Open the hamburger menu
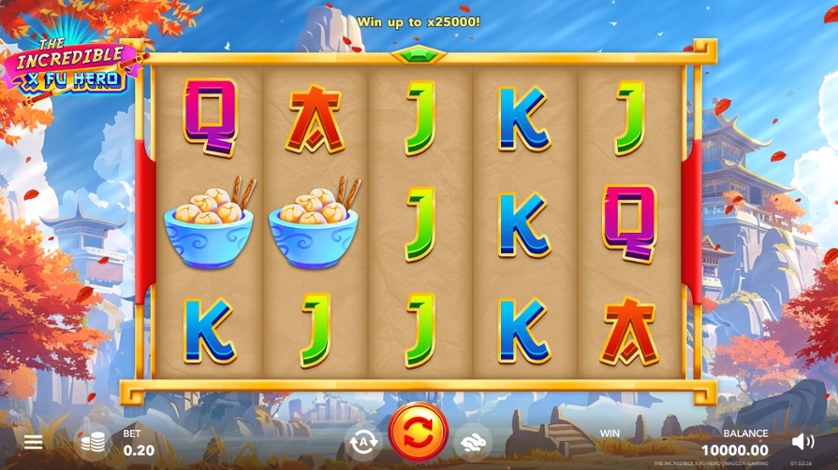The width and height of the screenshot is (838, 470). click(34, 441)
